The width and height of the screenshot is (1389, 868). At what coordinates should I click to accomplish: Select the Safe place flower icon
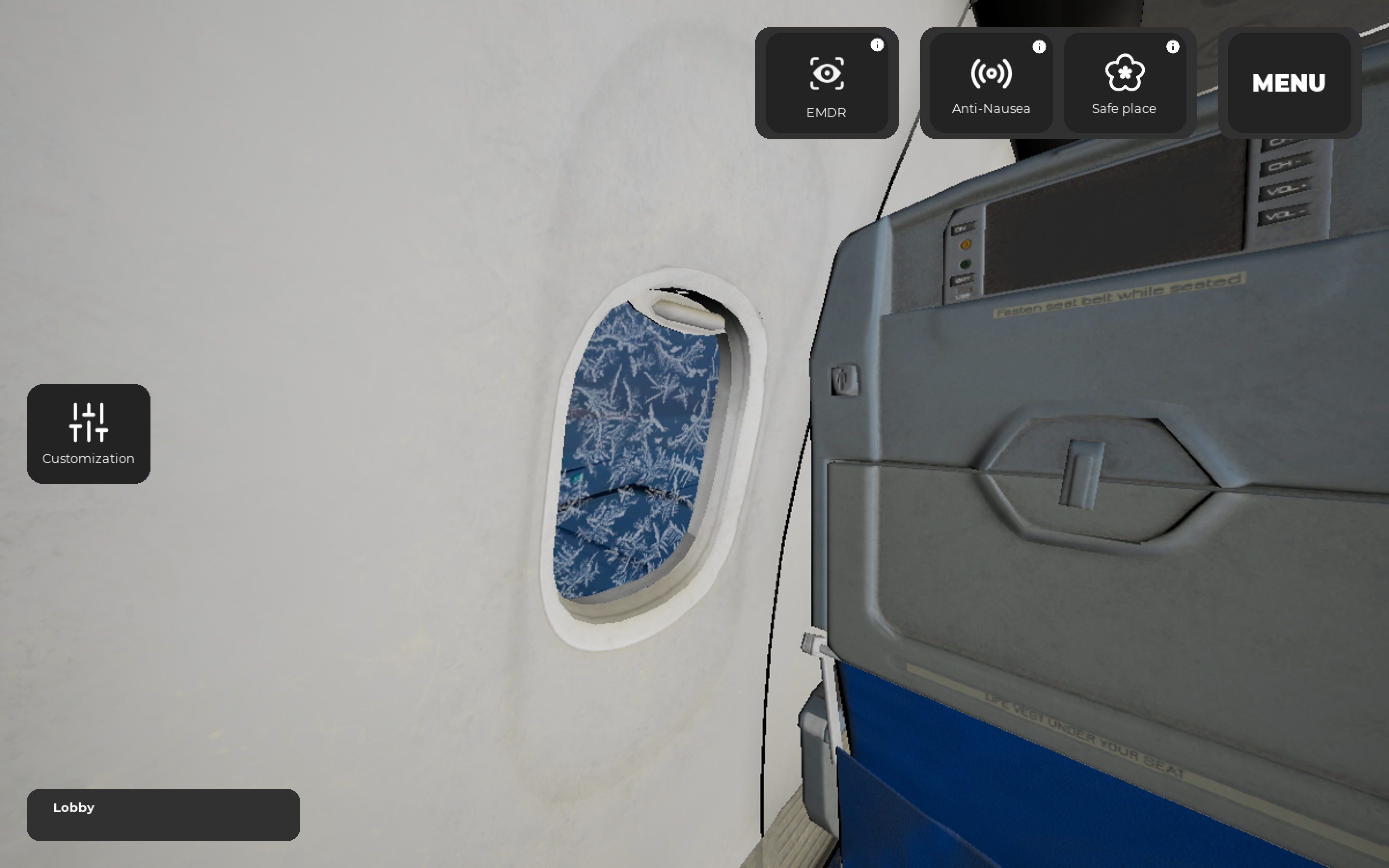(x=1125, y=73)
